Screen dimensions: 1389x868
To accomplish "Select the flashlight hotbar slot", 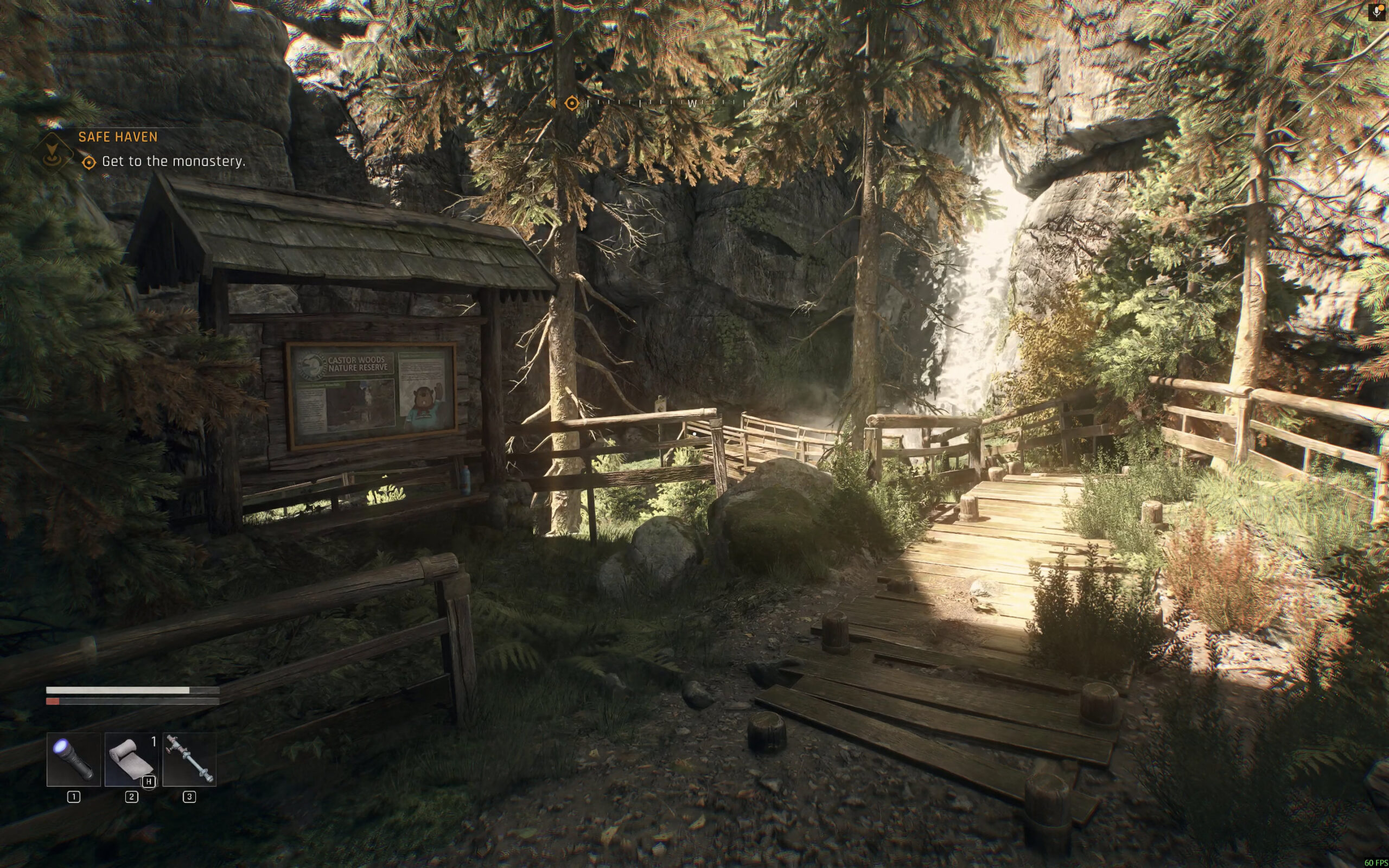I will click(73, 759).
